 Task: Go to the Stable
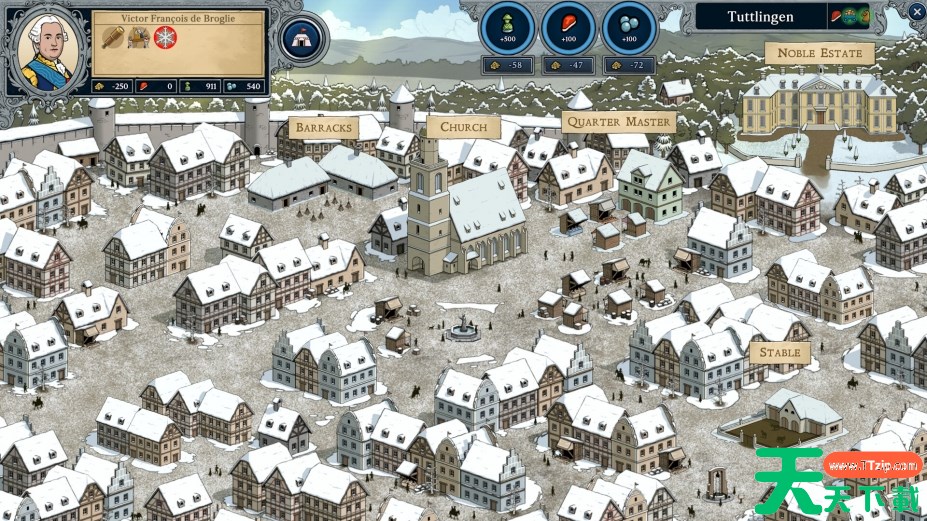coord(780,352)
